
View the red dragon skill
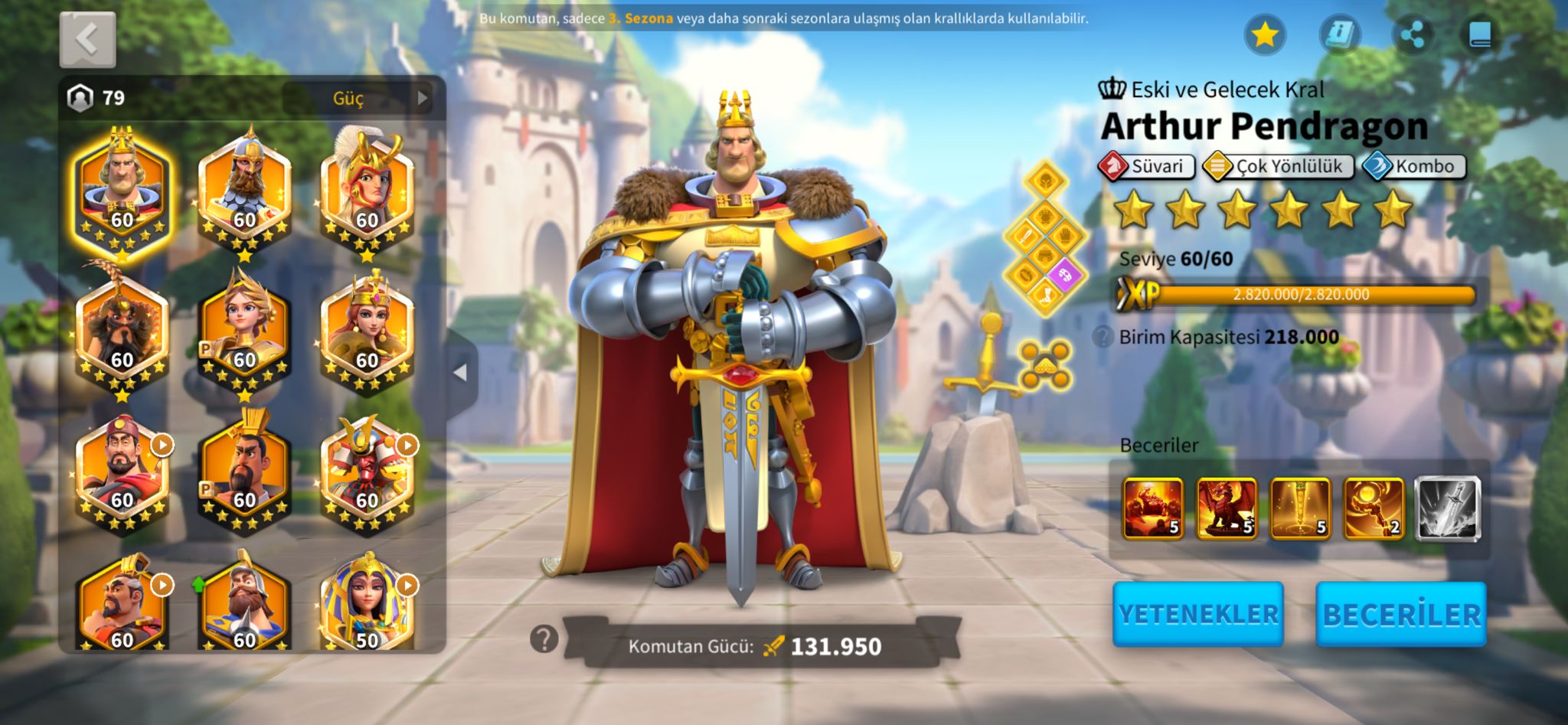point(1227,508)
